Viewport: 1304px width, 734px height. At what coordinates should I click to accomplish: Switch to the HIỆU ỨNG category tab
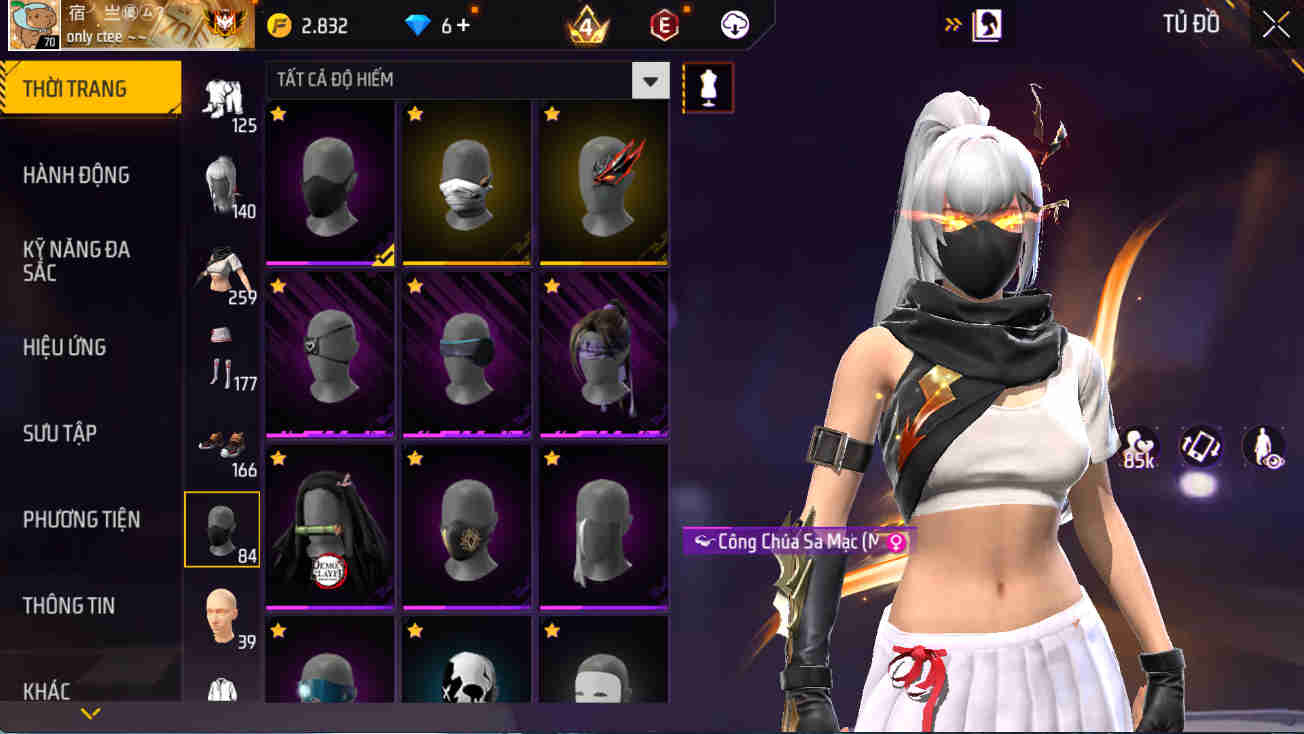point(65,346)
